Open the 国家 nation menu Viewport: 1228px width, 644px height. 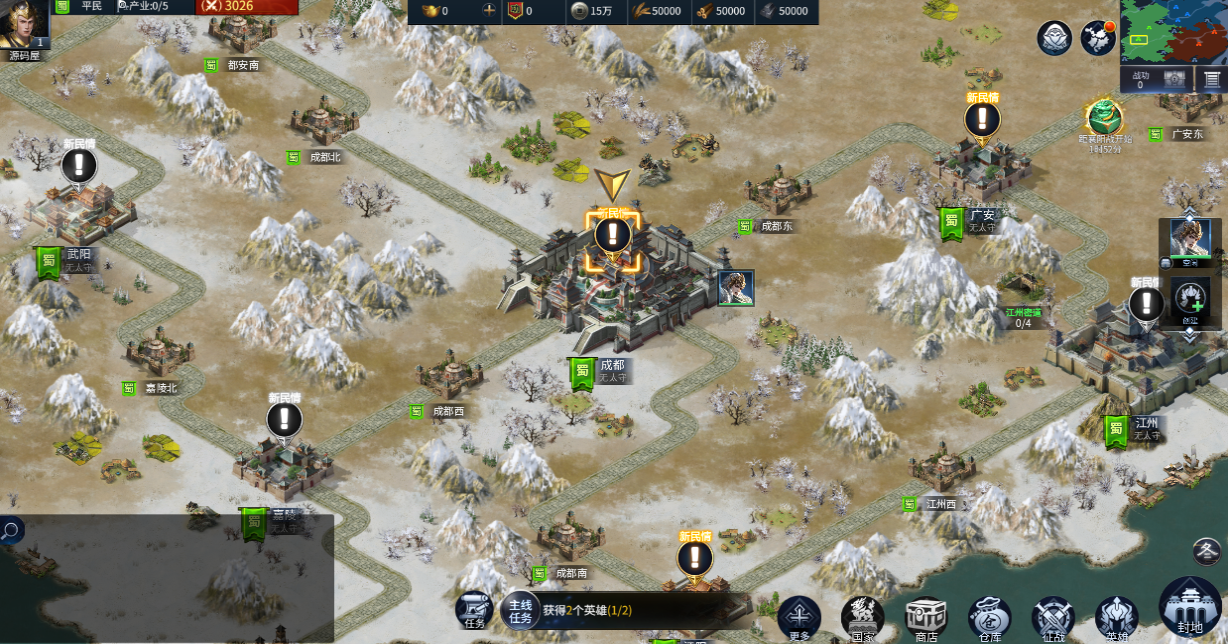[x=862, y=616]
